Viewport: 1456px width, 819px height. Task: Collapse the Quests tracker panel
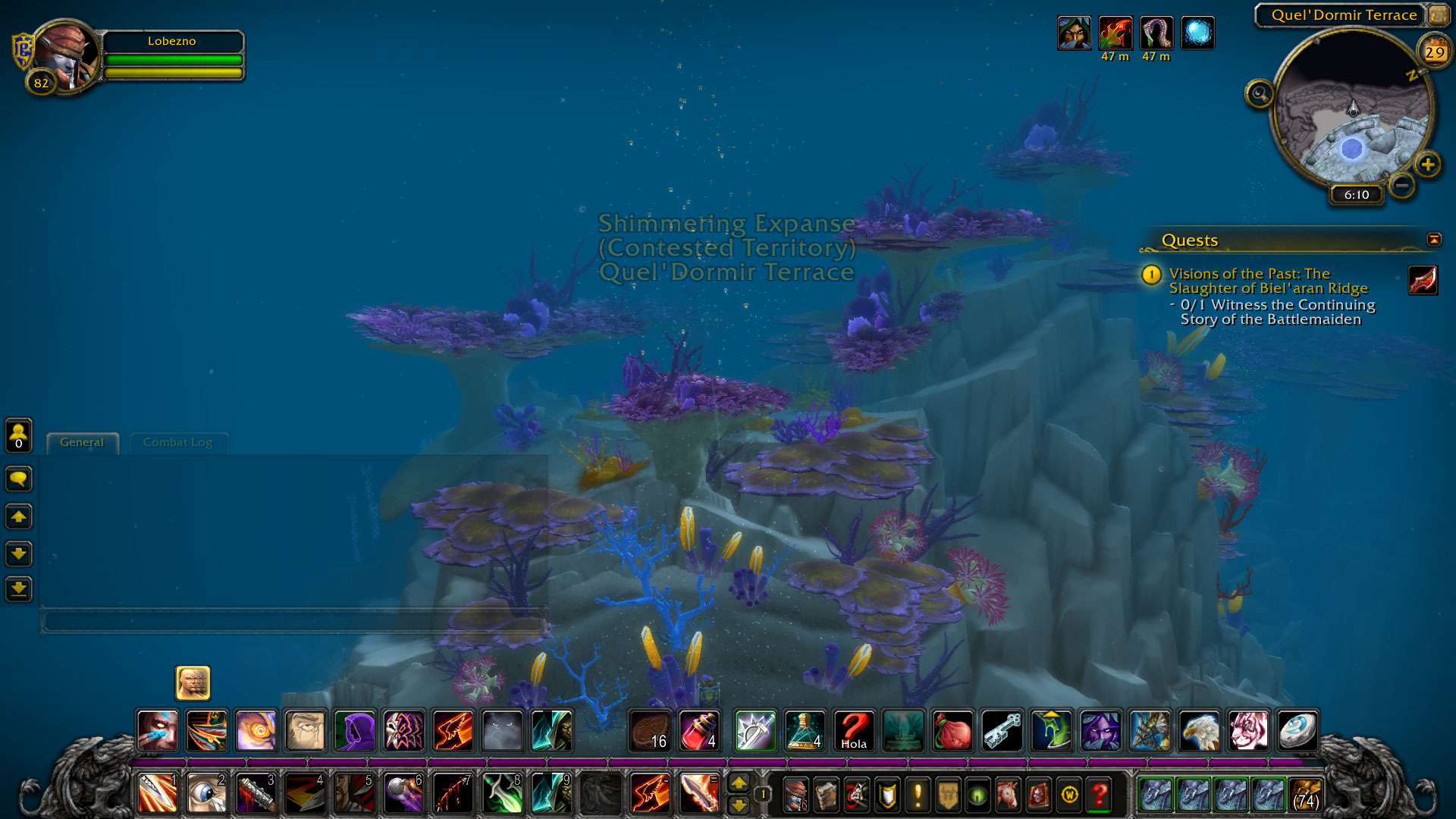1433,240
